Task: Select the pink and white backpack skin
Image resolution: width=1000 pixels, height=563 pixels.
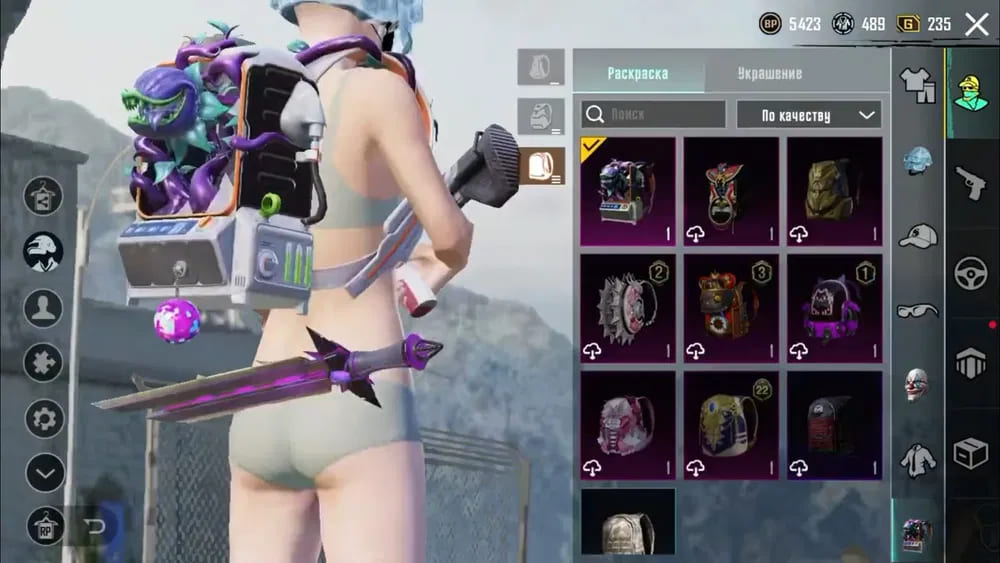Action: tap(628, 425)
